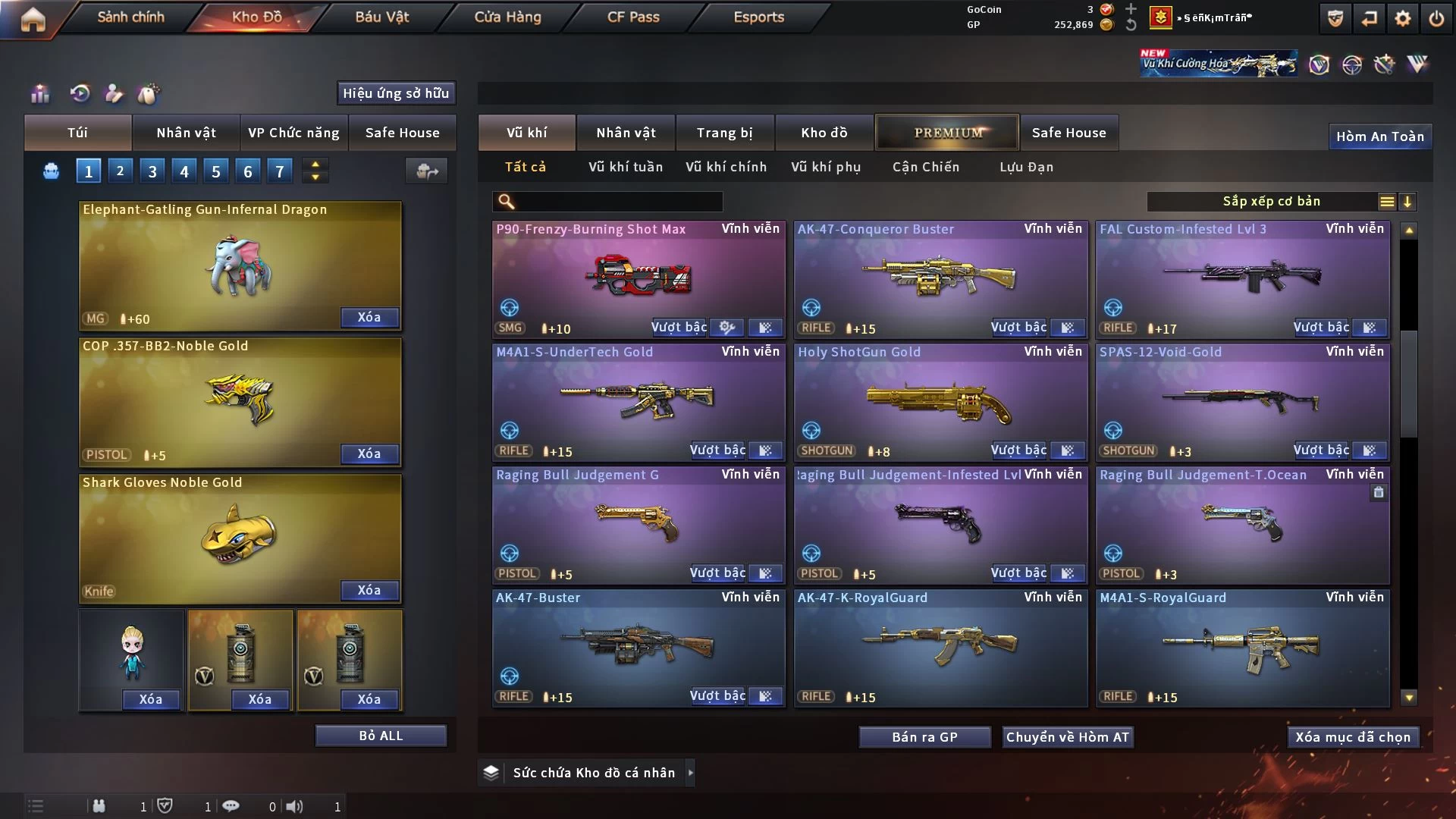This screenshot has height=819, width=1456.
Task: Select the AK-47-Conqueror Buster weapon
Action: pyautogui.click(x=940, y=277)
